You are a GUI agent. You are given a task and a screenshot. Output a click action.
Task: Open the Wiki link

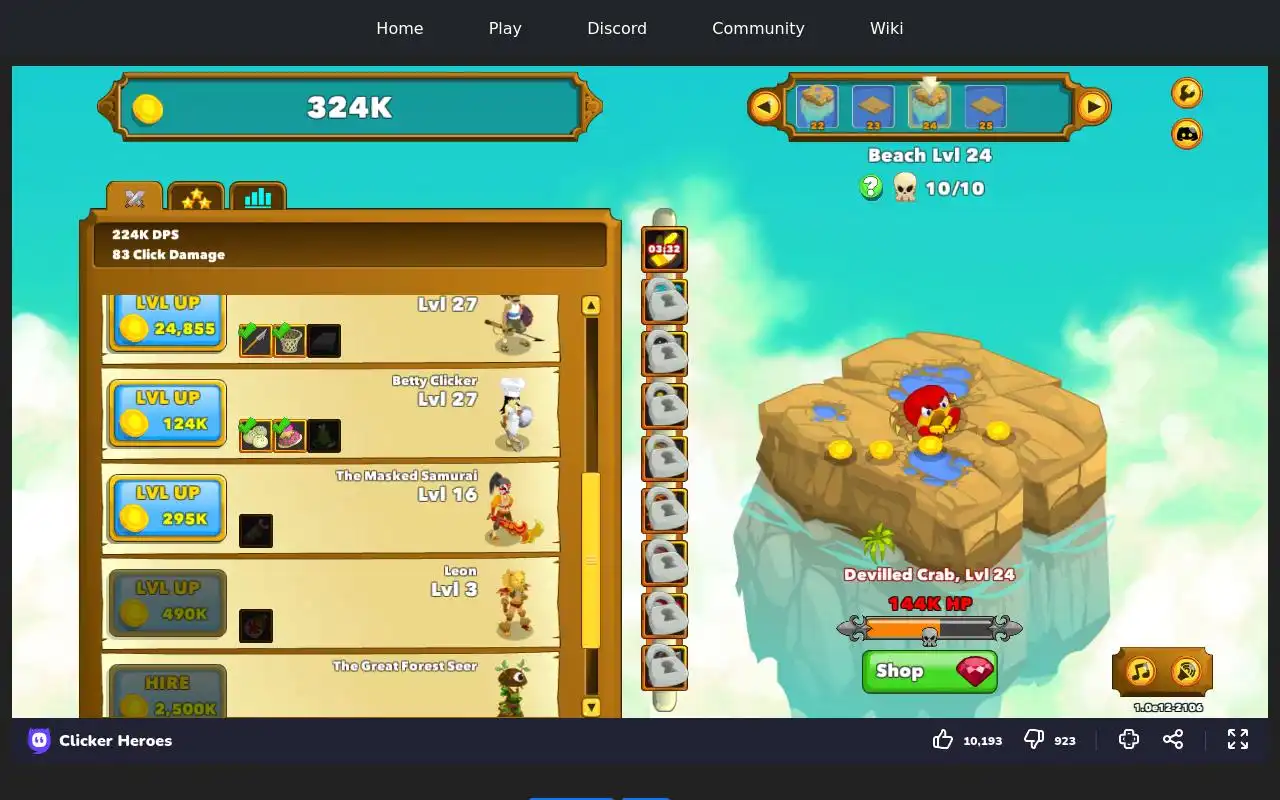coord(886,28)
